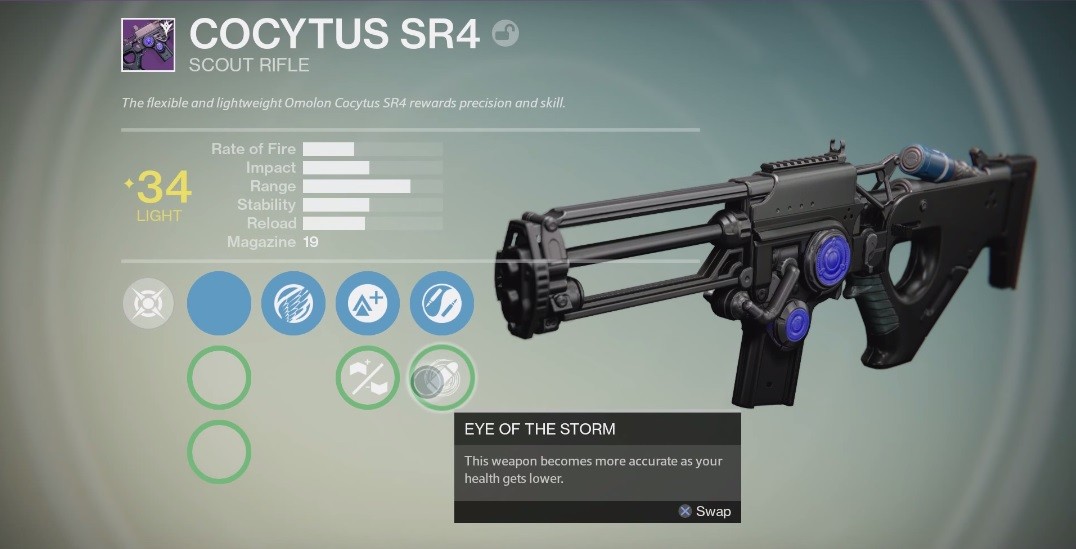Toggle the lock icon beside the weapon name
Image resolution: width=1076 pixels, height=549 pixels.
point(506,35)
